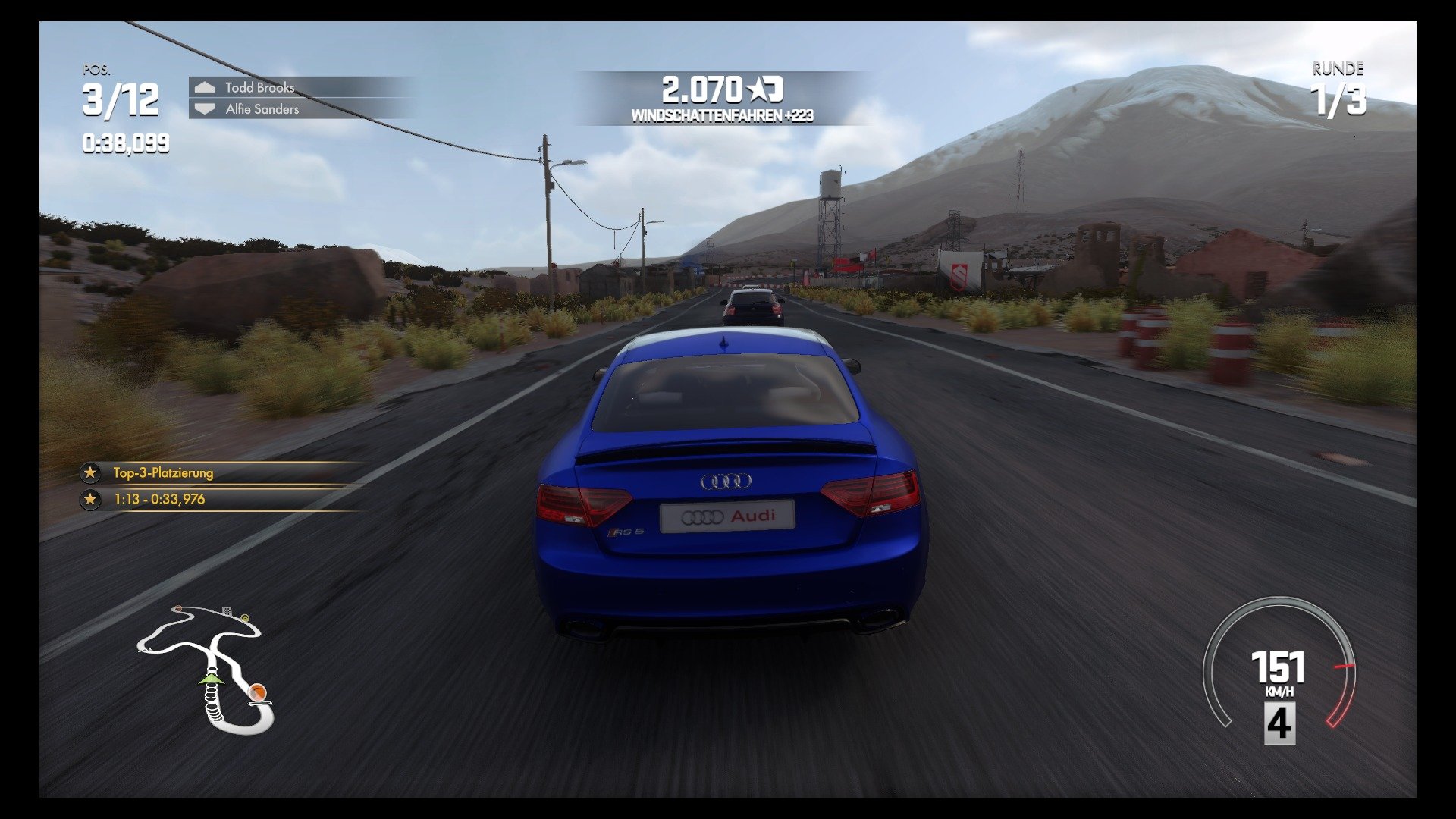Click the green player arrow on the minimap

tap(211, 680)
